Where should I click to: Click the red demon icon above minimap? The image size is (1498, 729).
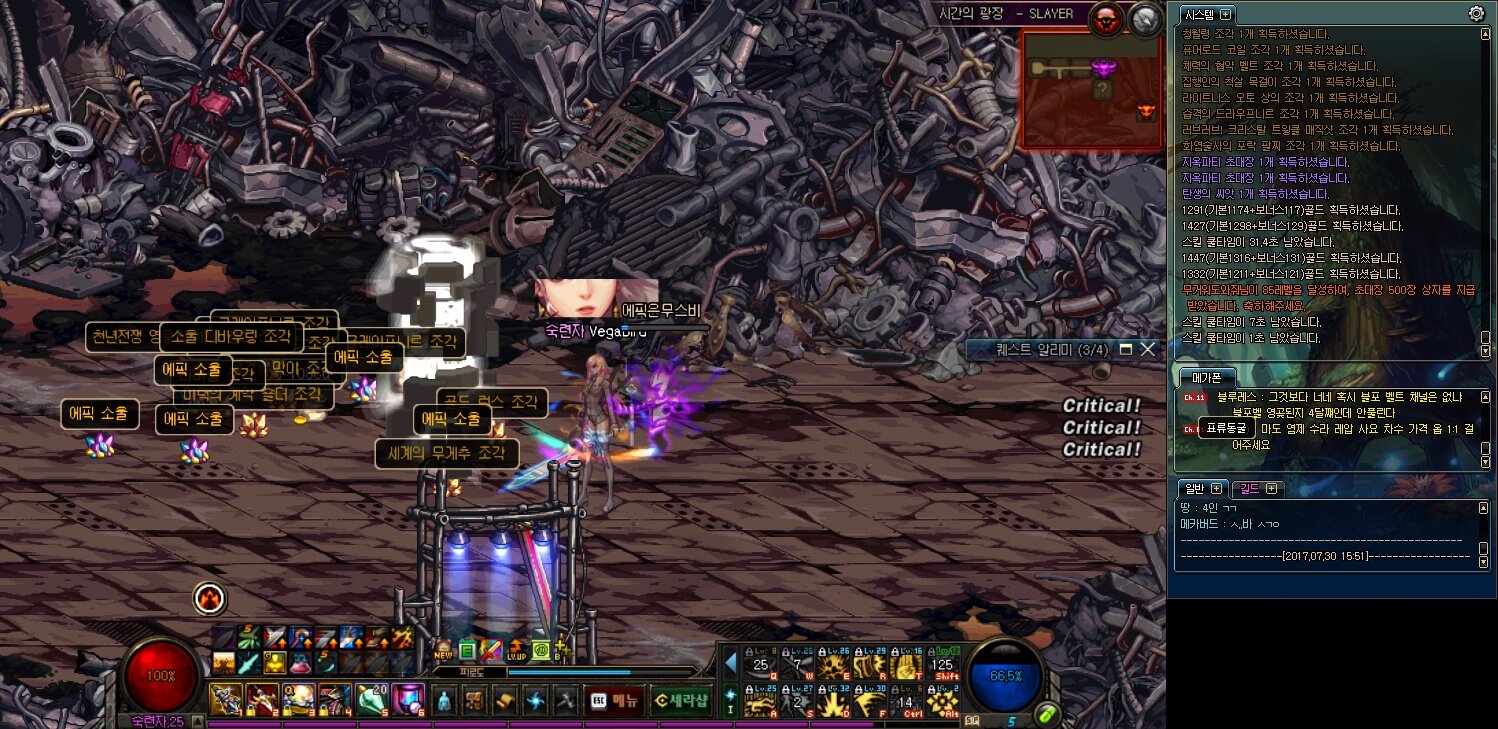(1106, 20)
